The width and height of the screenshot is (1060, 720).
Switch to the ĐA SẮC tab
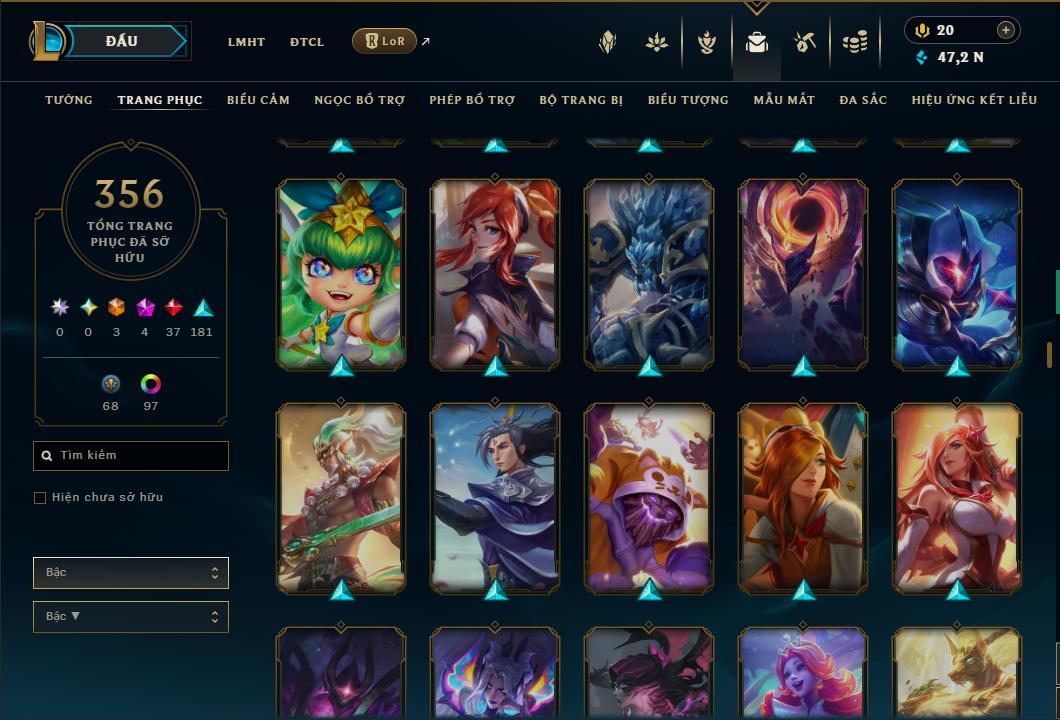tap(863, 100)
